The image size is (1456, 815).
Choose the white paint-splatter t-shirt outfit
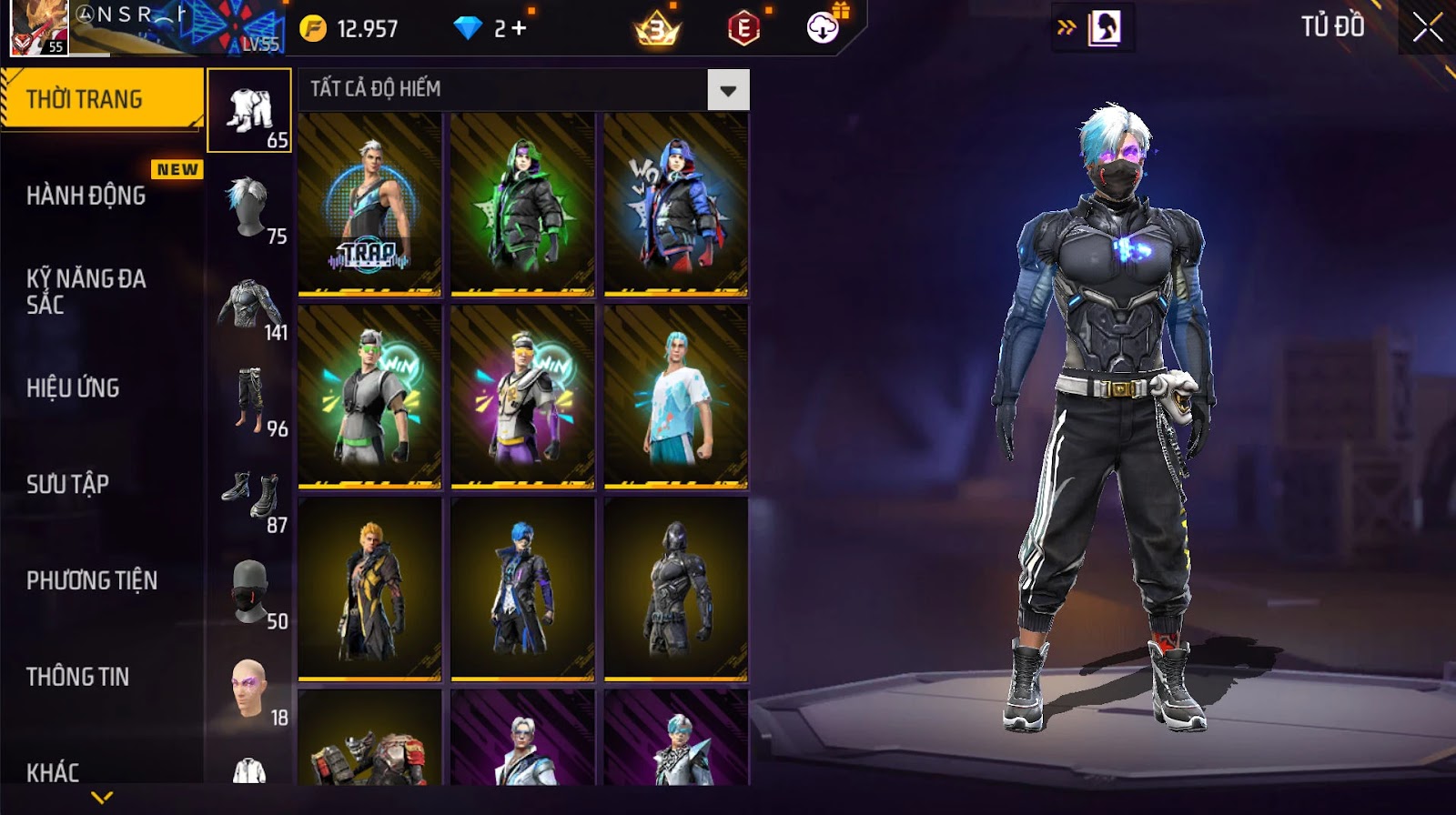(675, 397)
